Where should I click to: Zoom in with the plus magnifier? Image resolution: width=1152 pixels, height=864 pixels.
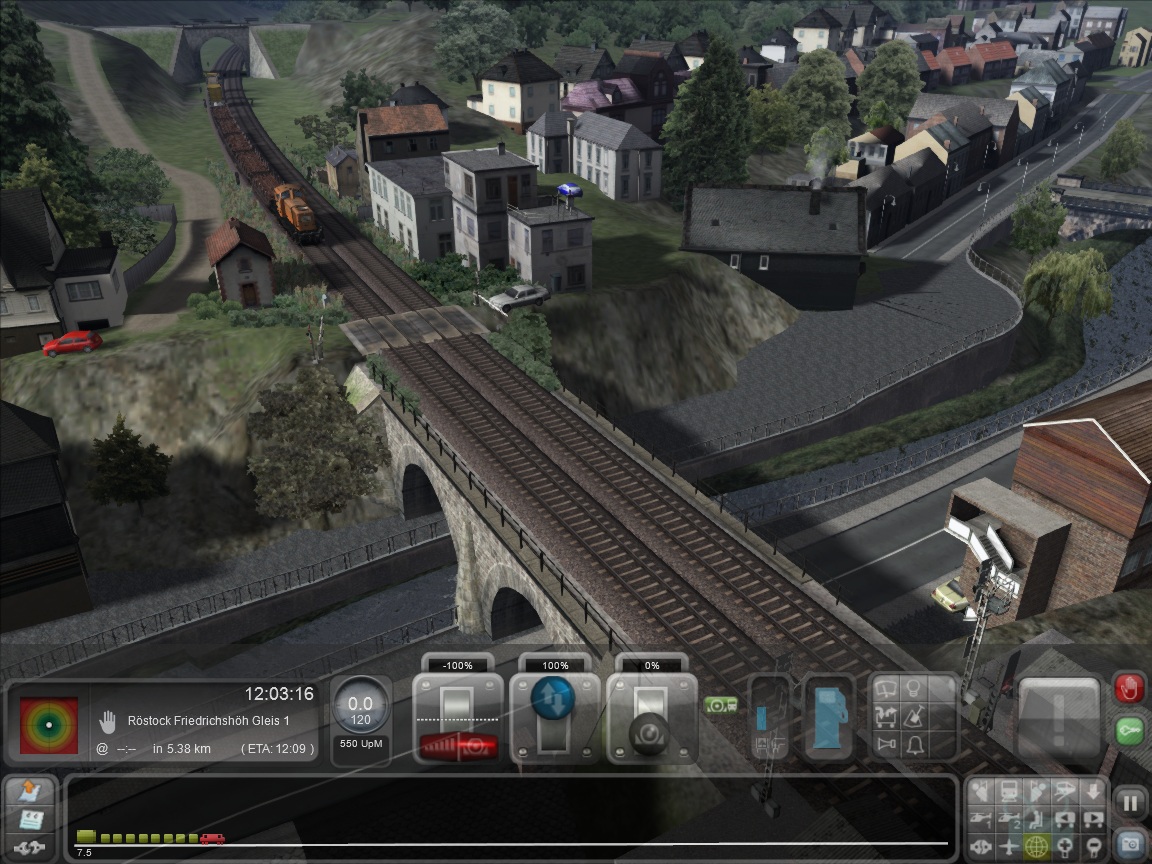pos(1067,847)
